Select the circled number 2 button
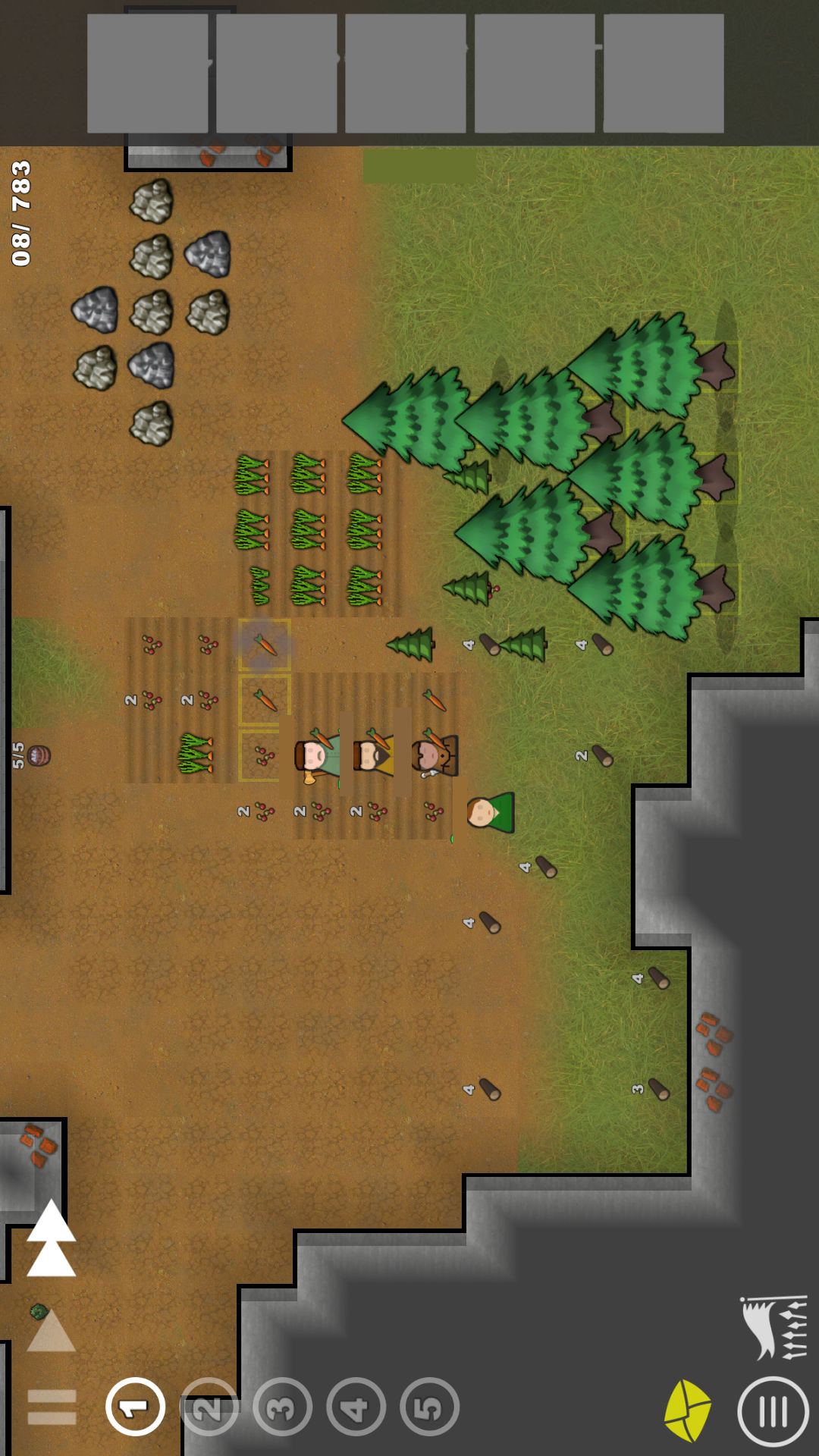 (209, 1407)
